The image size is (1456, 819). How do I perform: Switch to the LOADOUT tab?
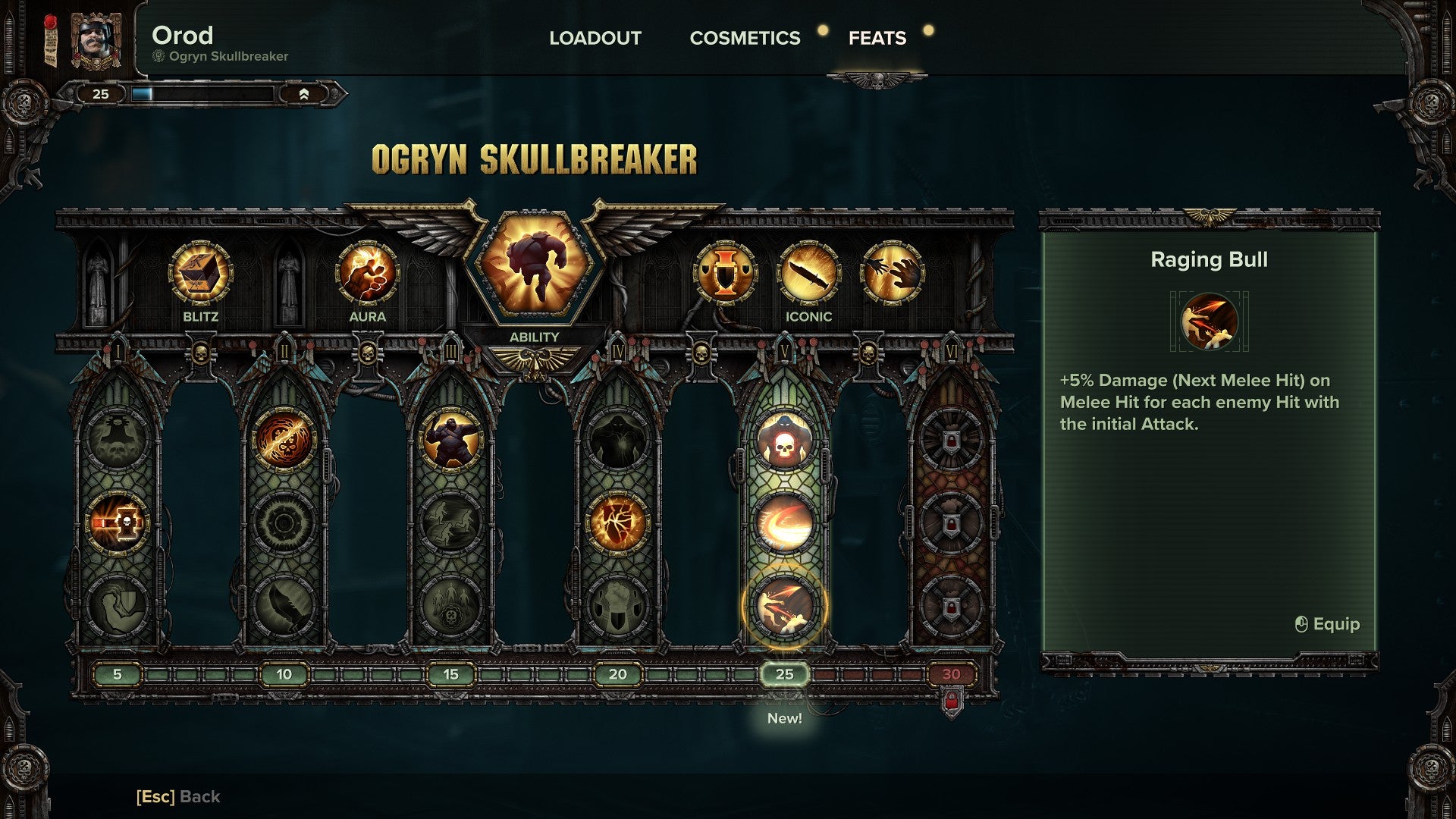pyautogui.click(x=596, y=38)
